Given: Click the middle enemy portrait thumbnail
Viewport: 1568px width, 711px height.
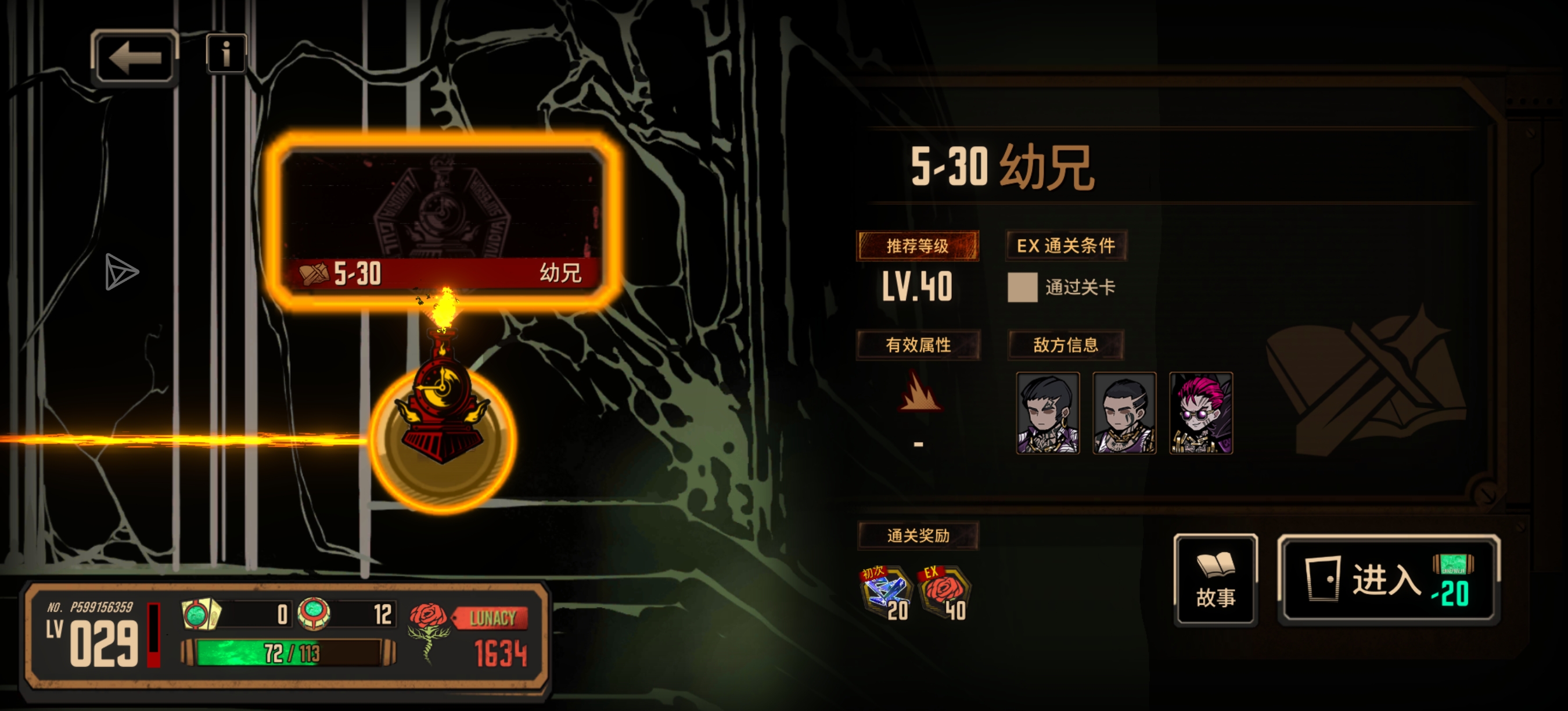Looking at the screenshot, I should point(1125,414).
